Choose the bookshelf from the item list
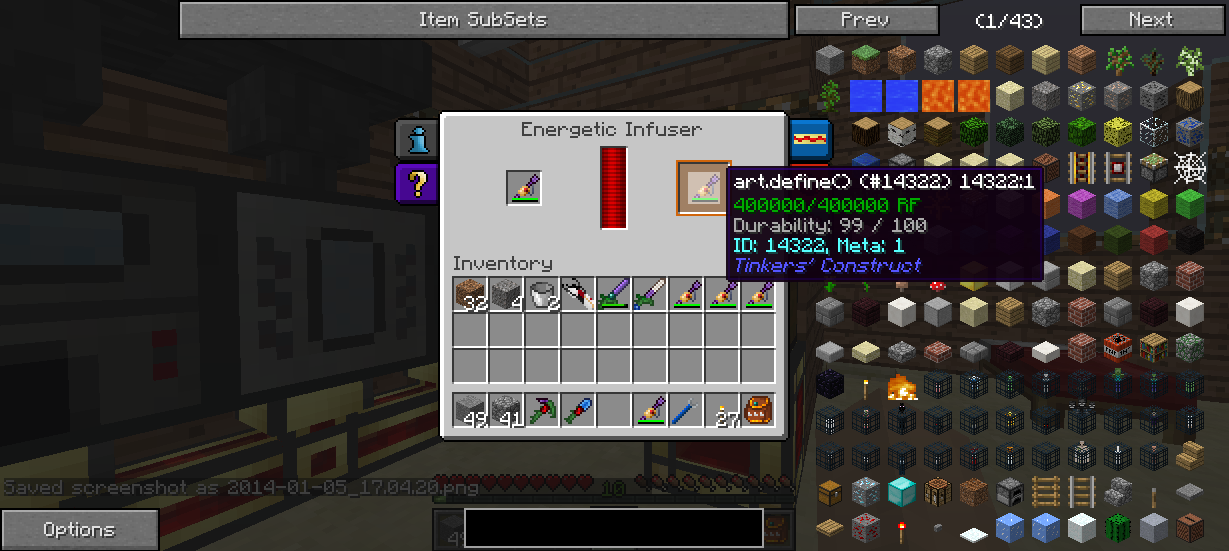 (1153, 347)
